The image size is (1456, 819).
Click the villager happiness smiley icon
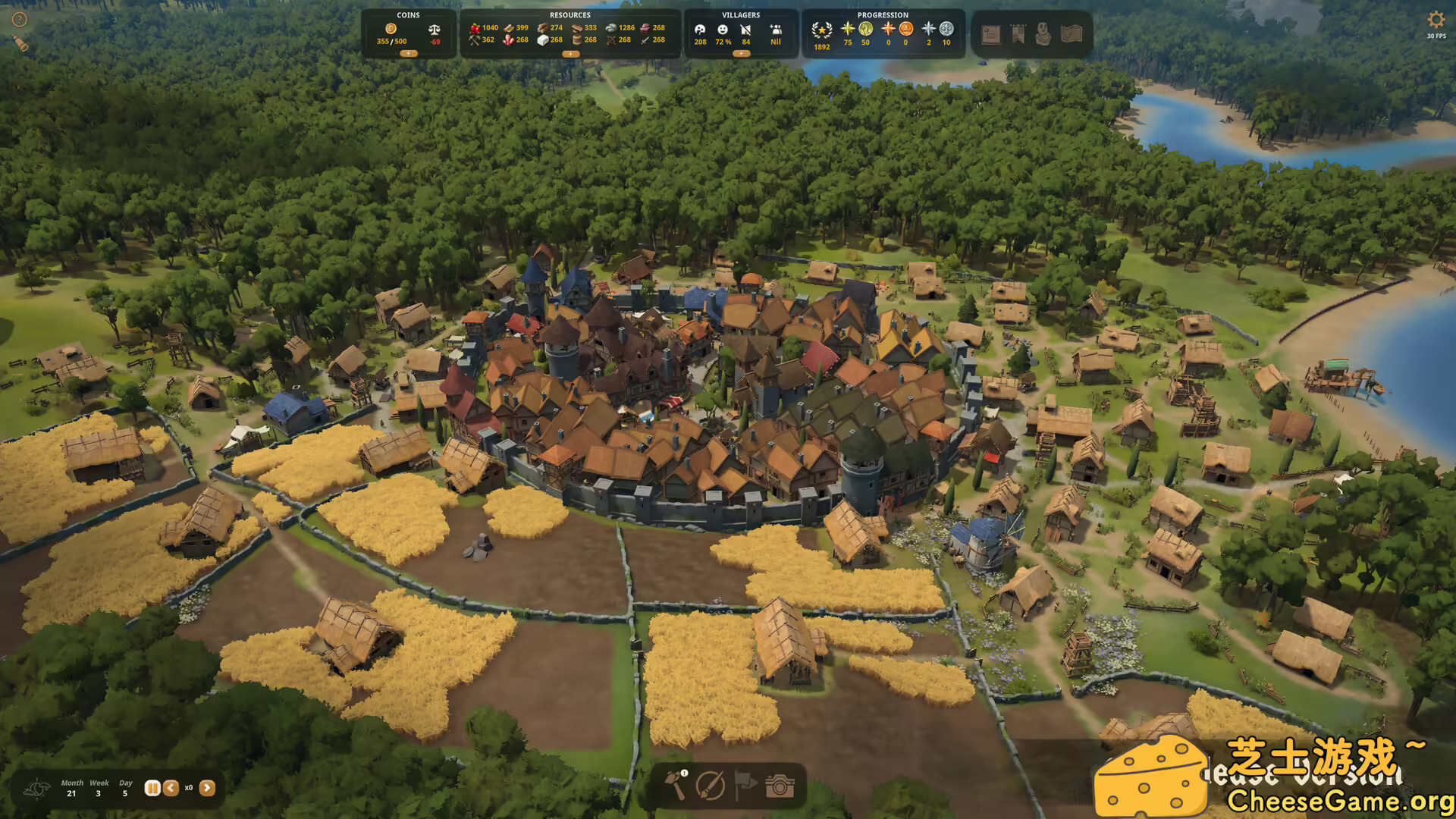[x=723, y=30]
